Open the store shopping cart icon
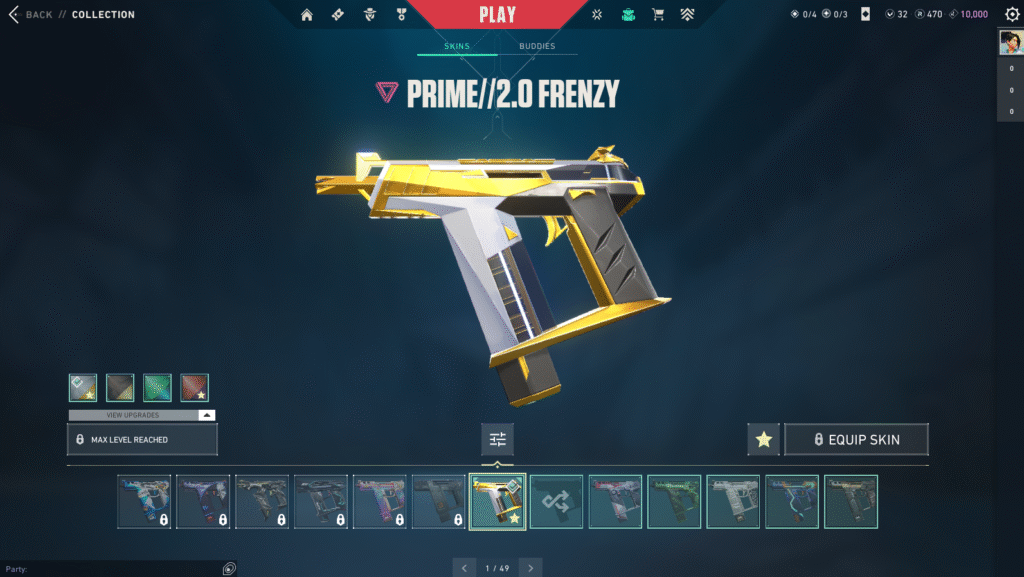Viewport: 1024px width, 577px height. (658, 15)
